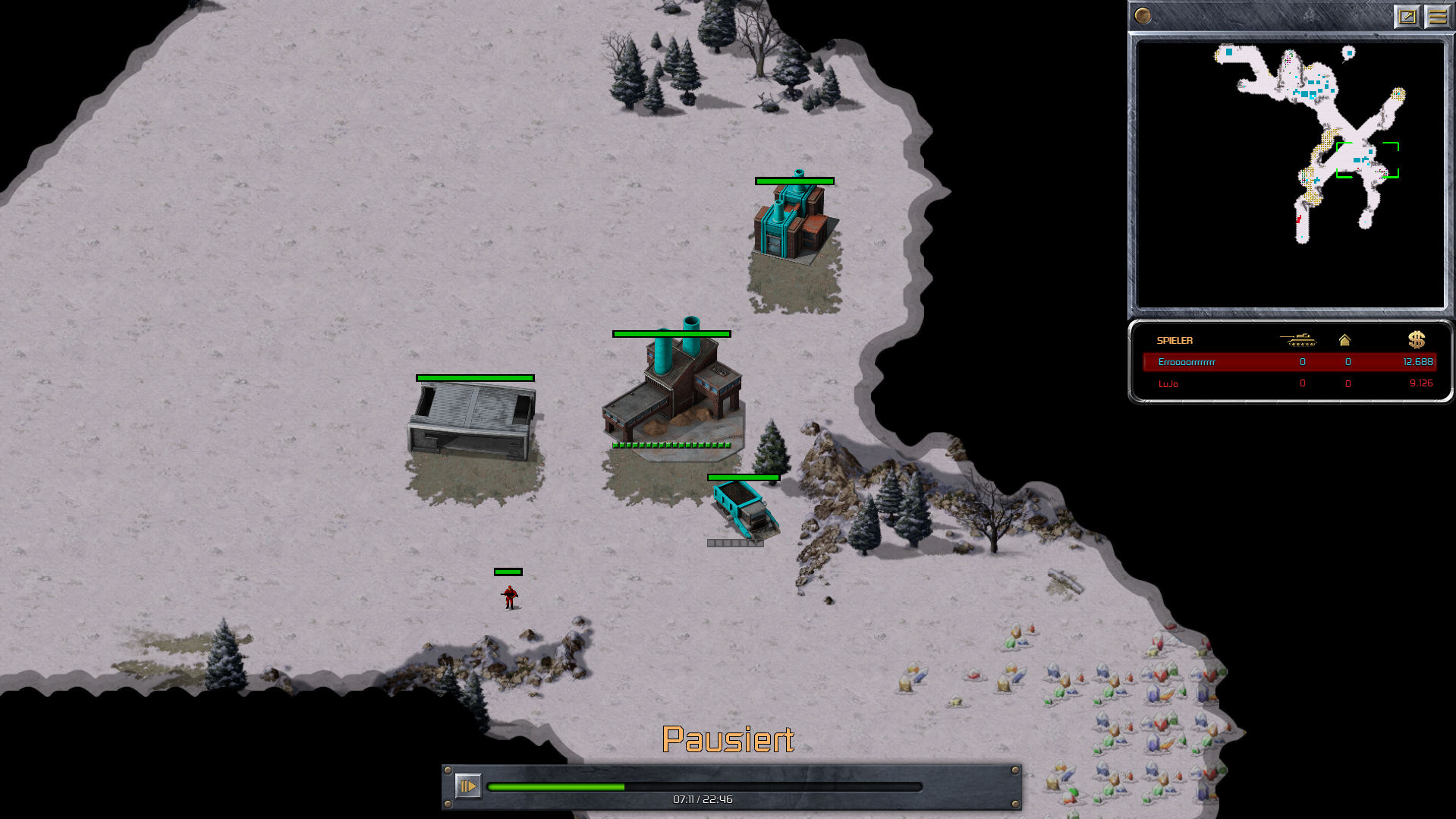
Task: Click the minimap to move the view
Action: pyautogui.click(x=1290, y=175)
